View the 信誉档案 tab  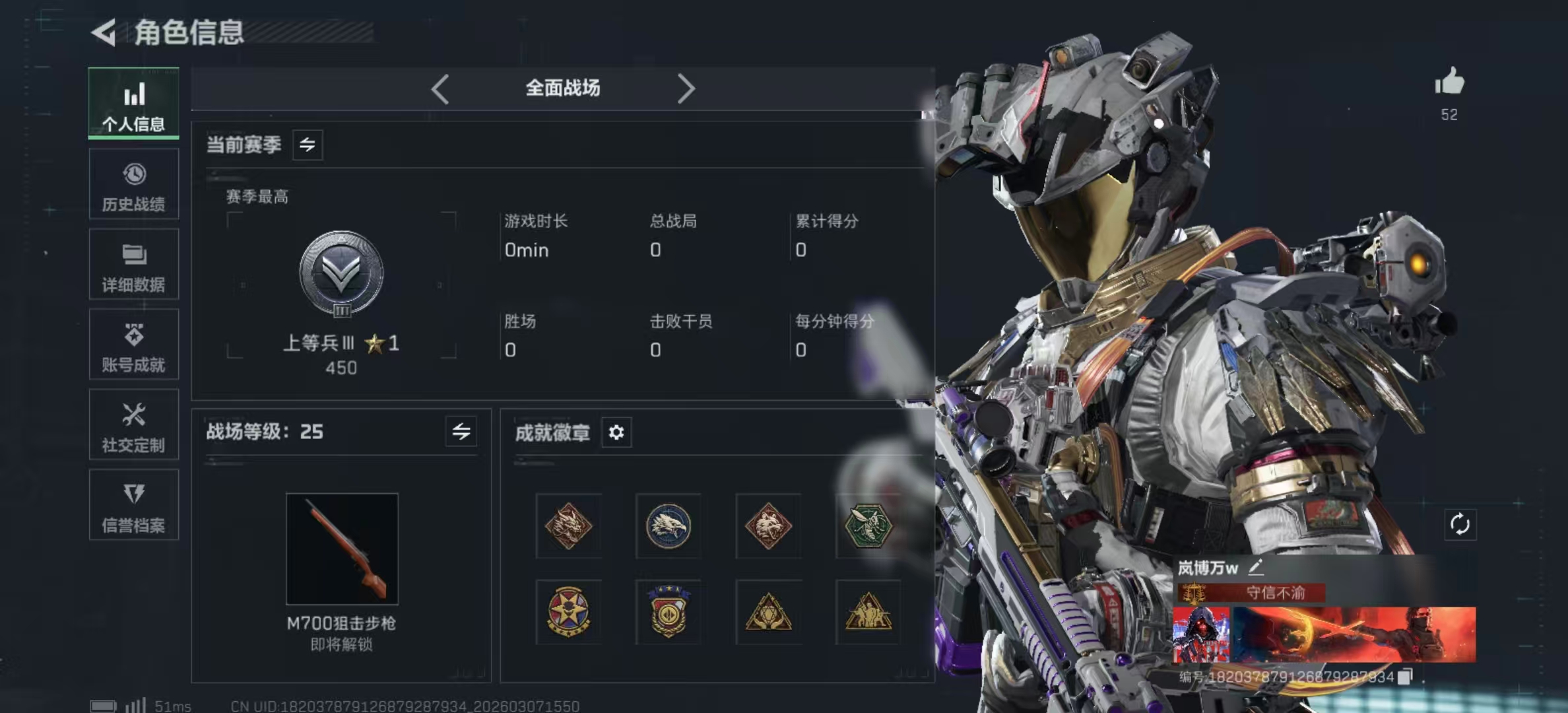pyautogui.click(x=133, y=506)
